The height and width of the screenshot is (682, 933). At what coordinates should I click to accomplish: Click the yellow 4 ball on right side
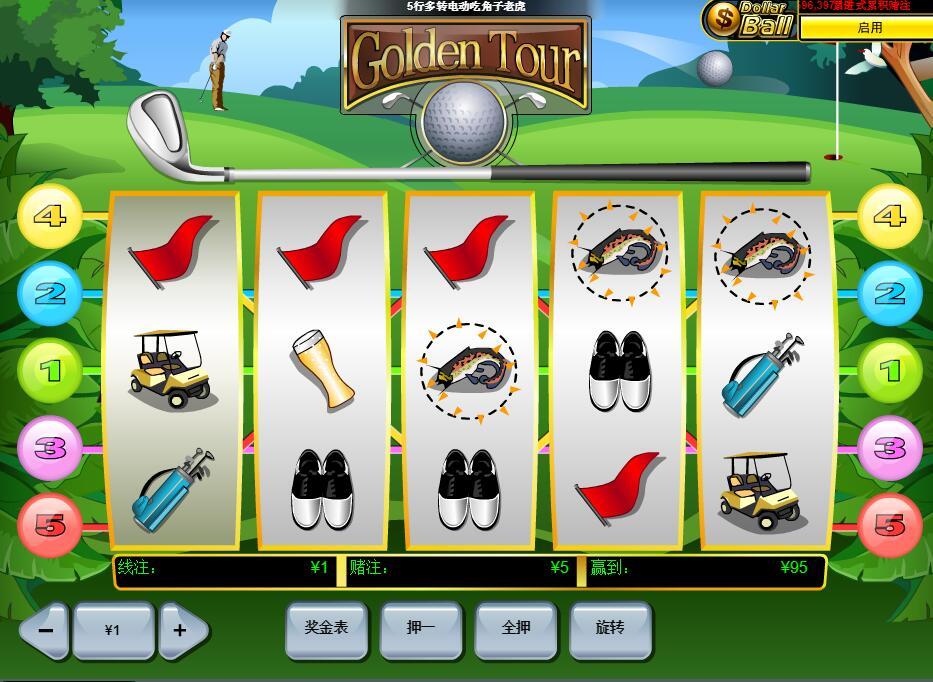(889, 216)
